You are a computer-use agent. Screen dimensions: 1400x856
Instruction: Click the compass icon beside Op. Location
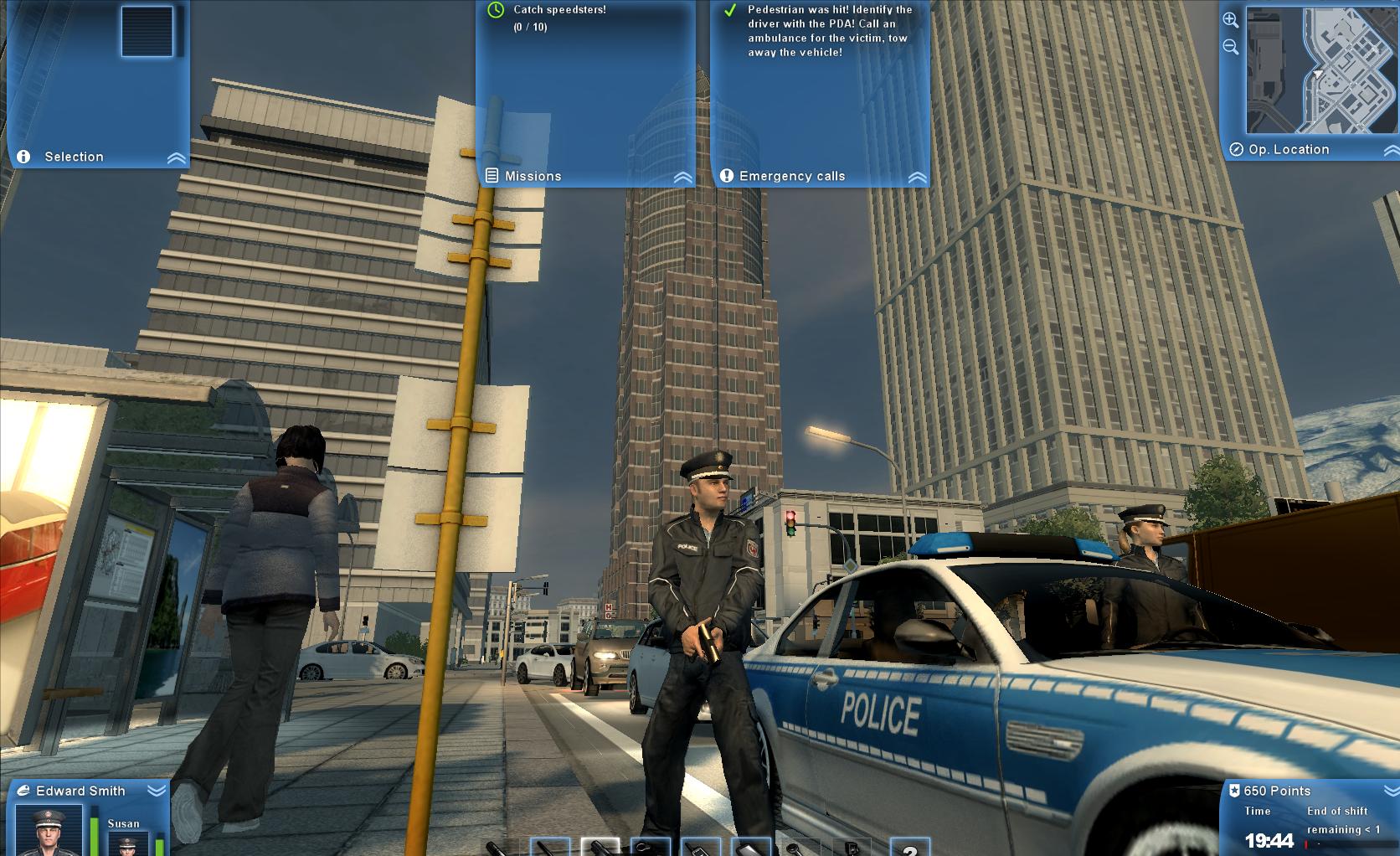1237,149
